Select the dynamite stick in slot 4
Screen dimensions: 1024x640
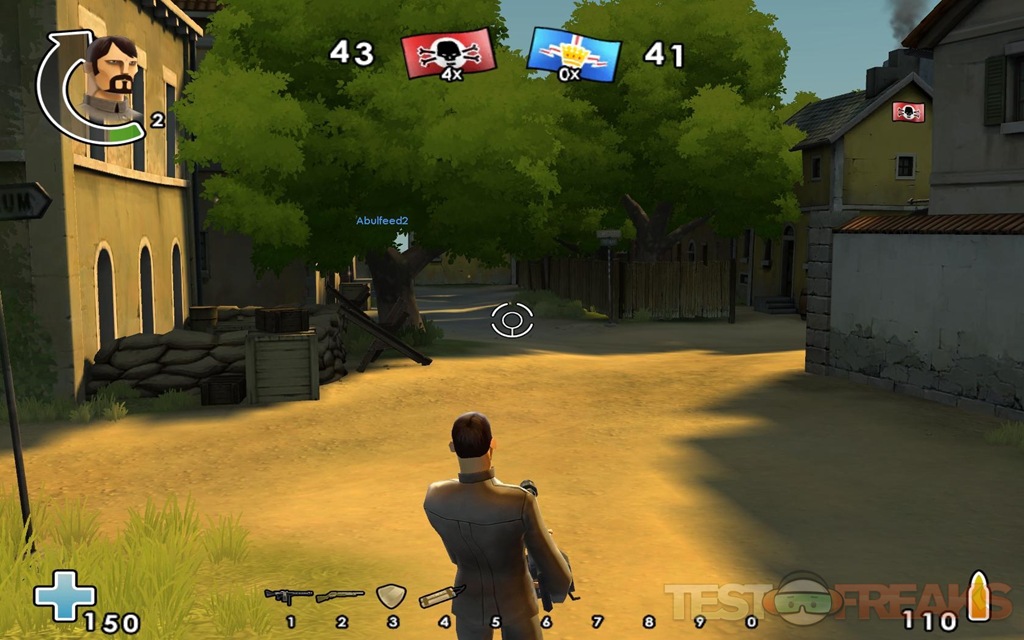tap(441, 597)
